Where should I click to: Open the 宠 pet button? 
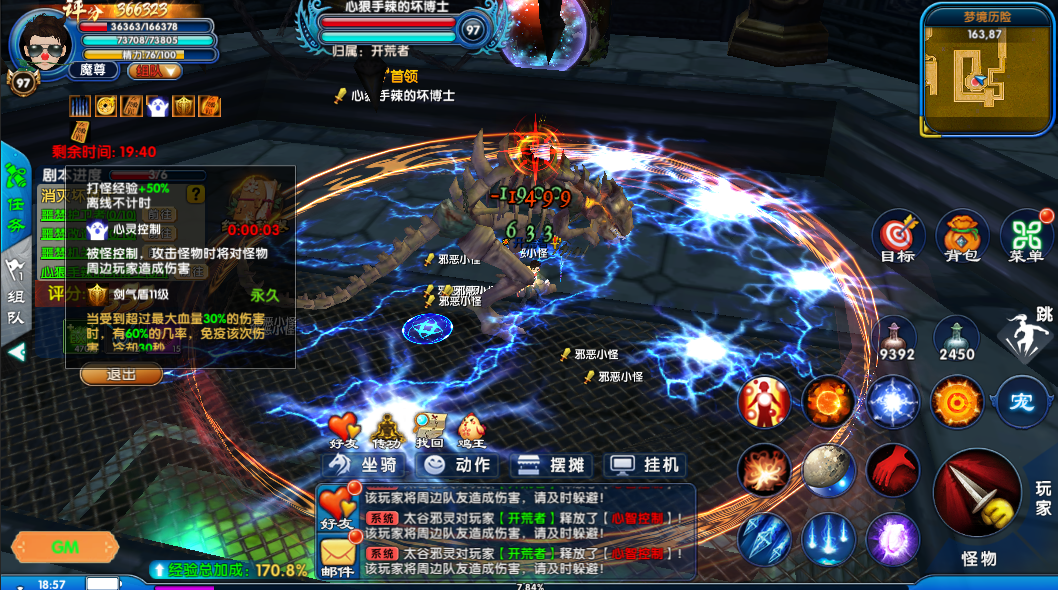tap(1021, 401)
